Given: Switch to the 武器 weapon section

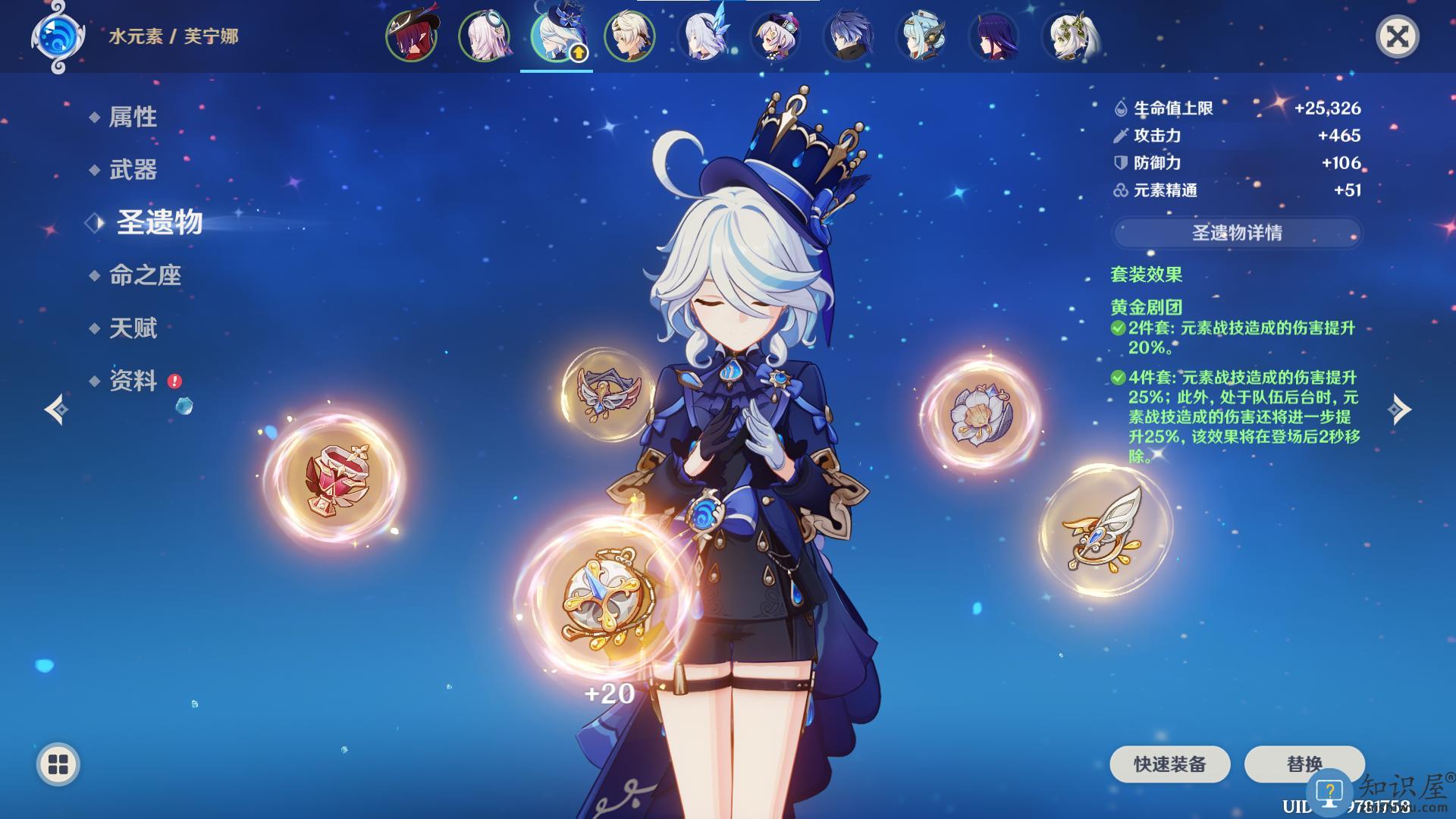Looking at the screenshot, I should [133, 169].
